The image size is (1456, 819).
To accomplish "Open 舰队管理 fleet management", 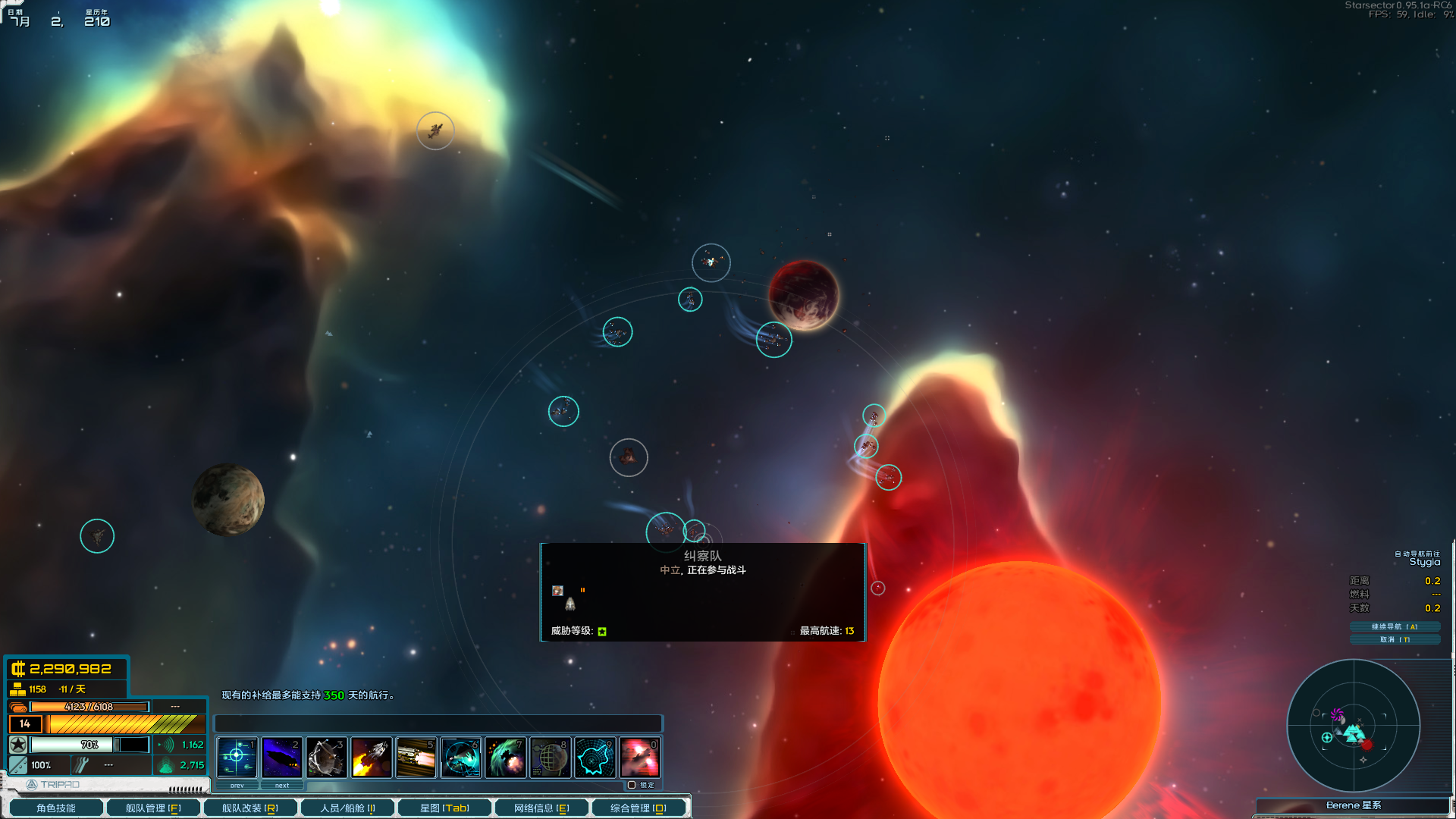I will point(153,808).
